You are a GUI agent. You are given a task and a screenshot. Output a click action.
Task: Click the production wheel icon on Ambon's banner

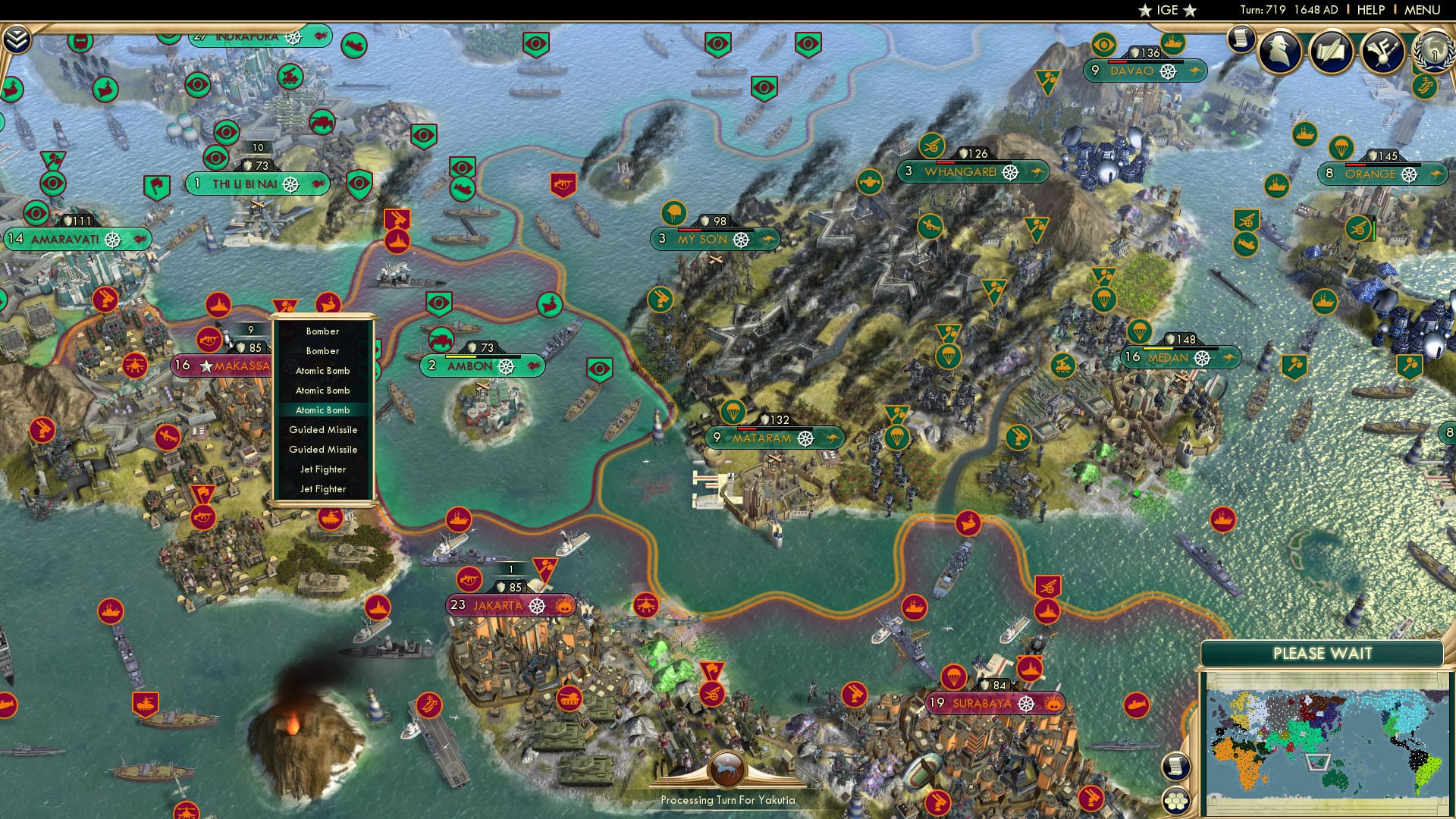coord(507,366)
